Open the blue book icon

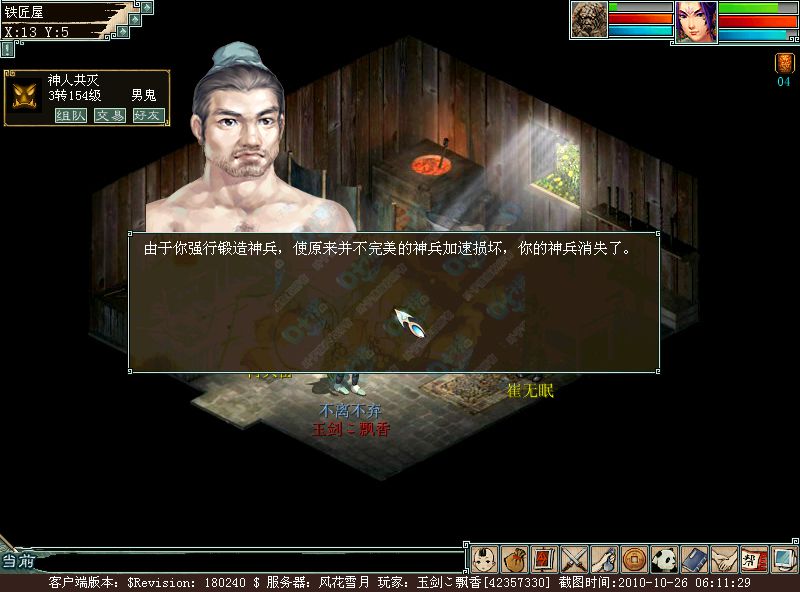tap(694, 558)
